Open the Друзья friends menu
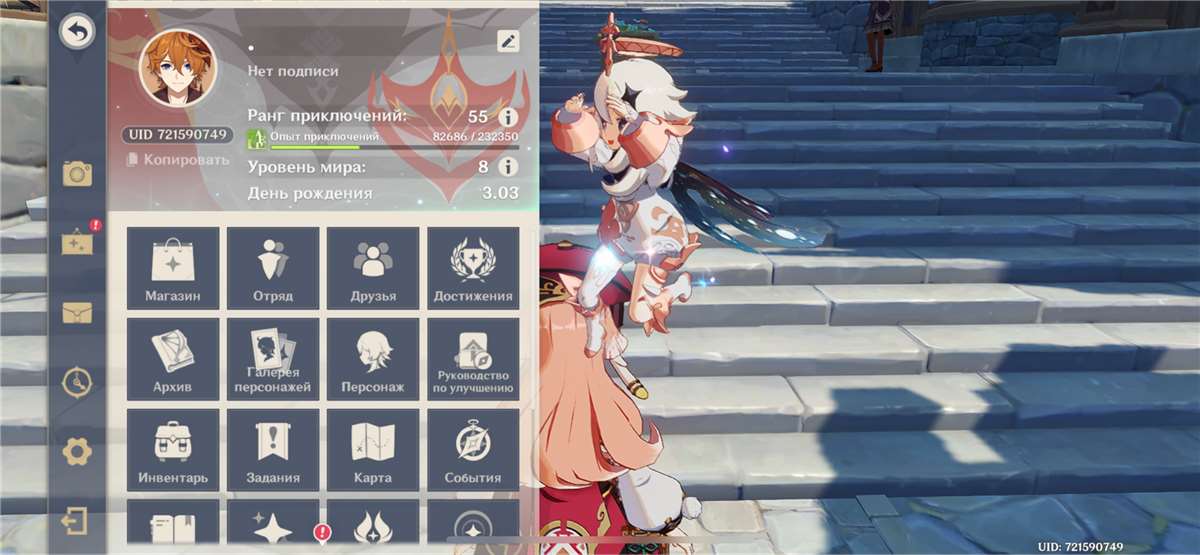This screenshot has width=1200, height=555. [373, 267]
